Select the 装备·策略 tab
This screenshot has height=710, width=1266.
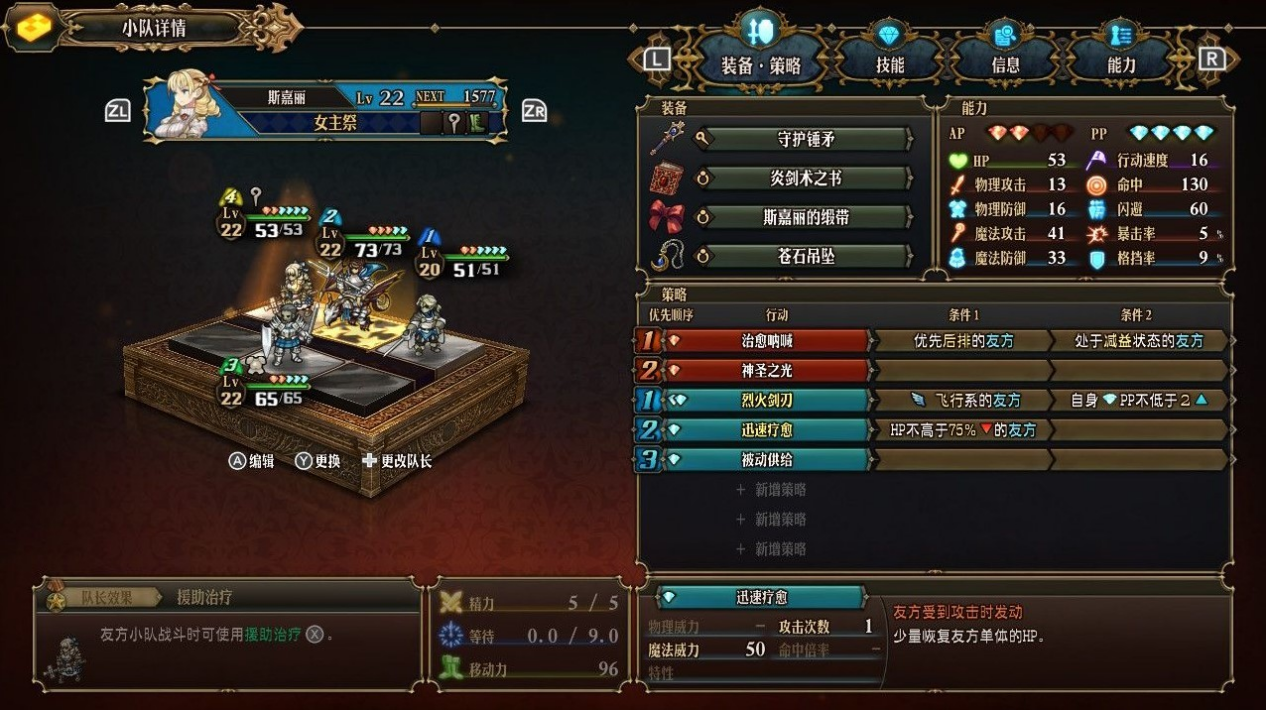[760, 63]
